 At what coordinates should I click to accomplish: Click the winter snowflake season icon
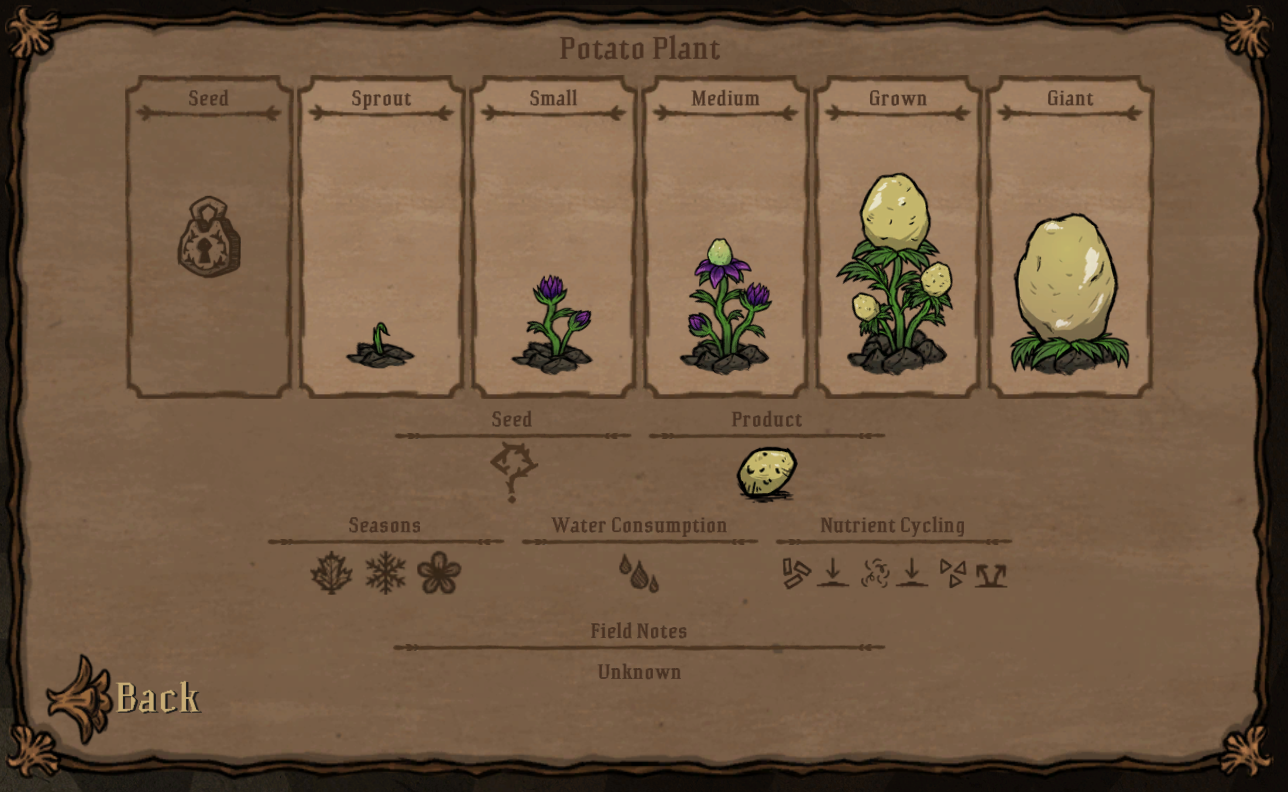point(386,570)
